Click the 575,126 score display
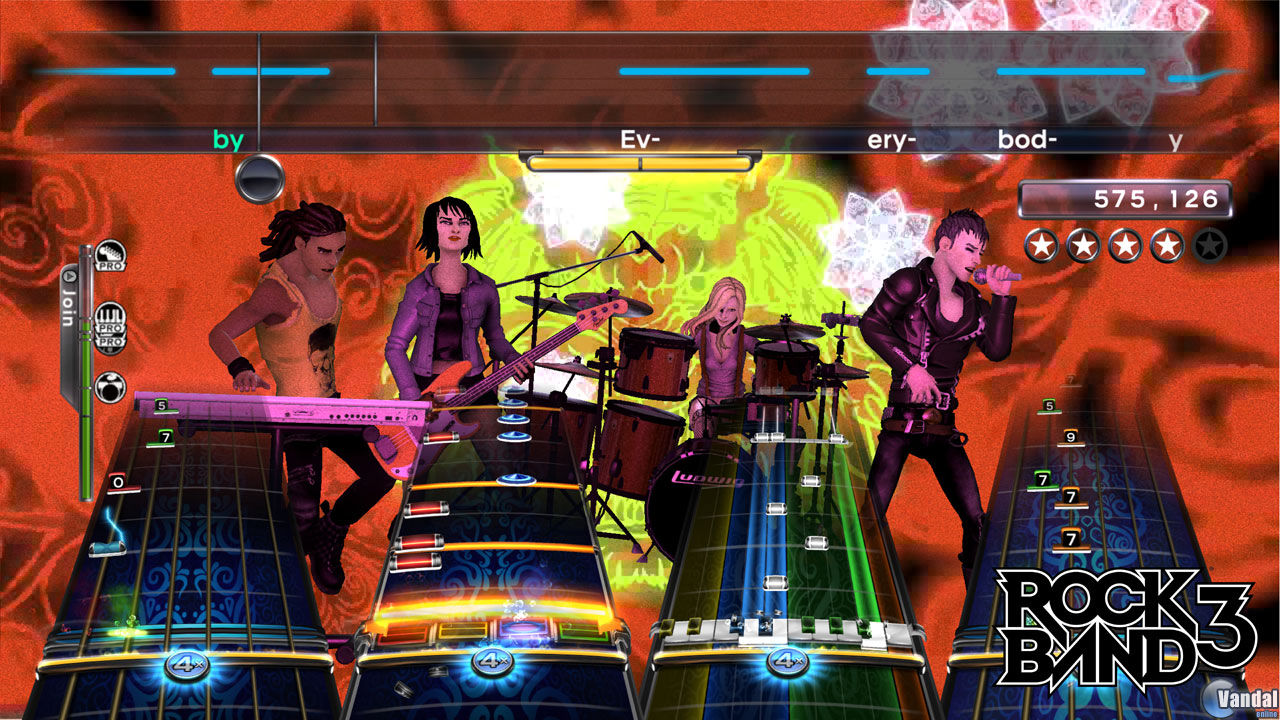1280x720 pixels. (x=1124, y=198)
